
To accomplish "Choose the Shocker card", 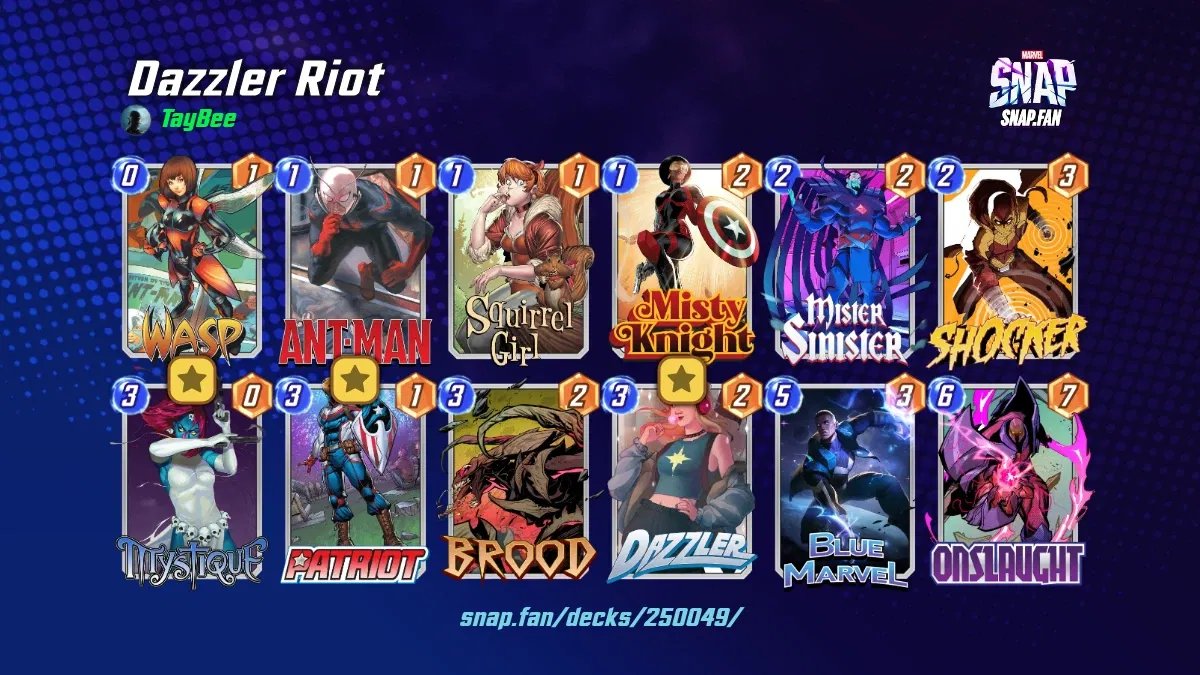I will 1010,262.
